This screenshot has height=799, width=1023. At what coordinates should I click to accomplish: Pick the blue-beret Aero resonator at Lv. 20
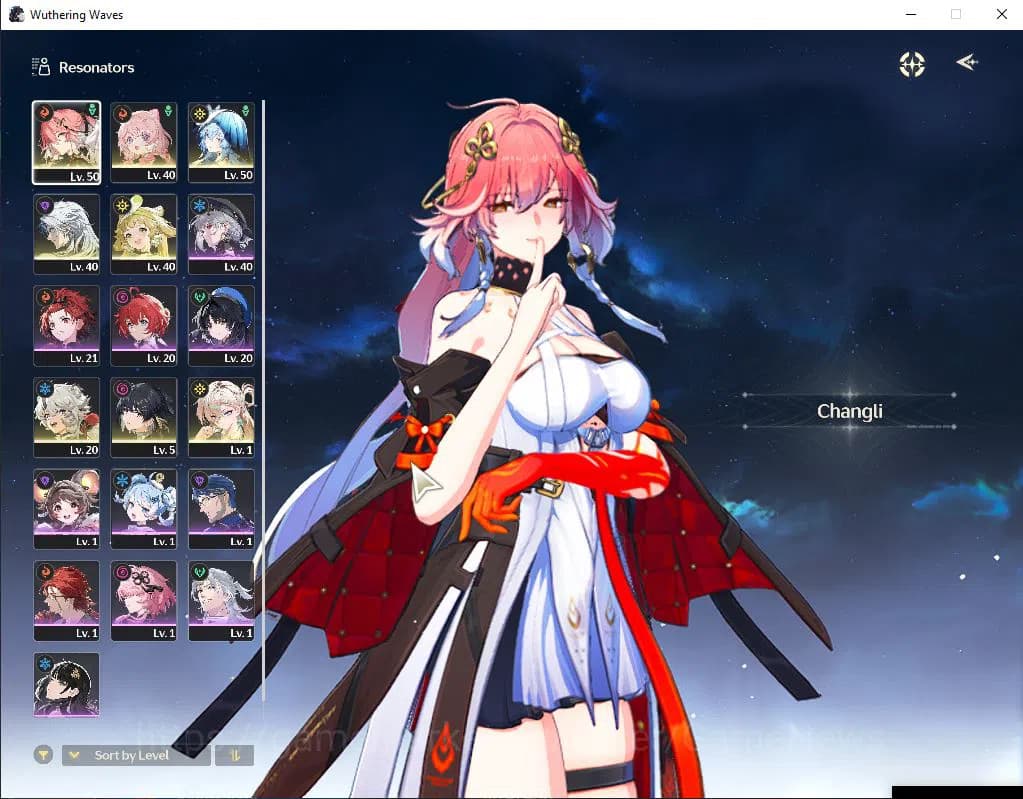pyautogui.click(x=221, y=325)
